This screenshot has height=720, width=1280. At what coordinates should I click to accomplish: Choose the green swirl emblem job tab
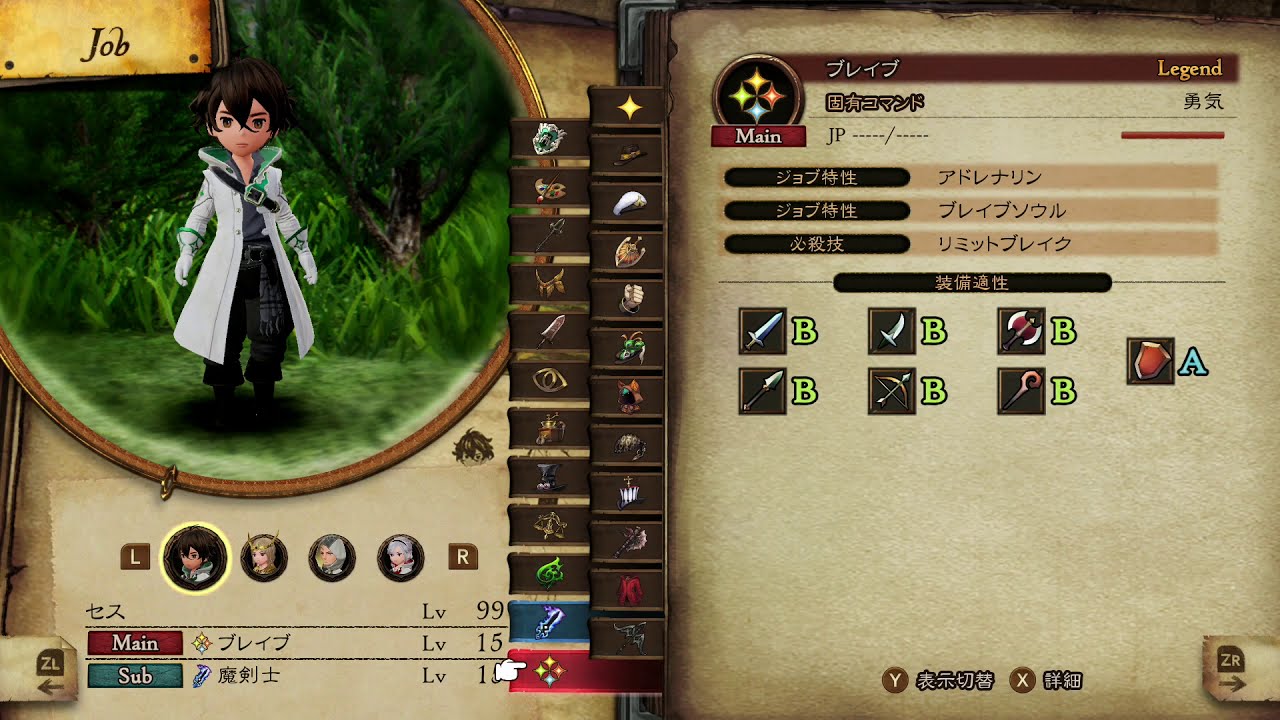pyautogui.click(x=548, y=573)
